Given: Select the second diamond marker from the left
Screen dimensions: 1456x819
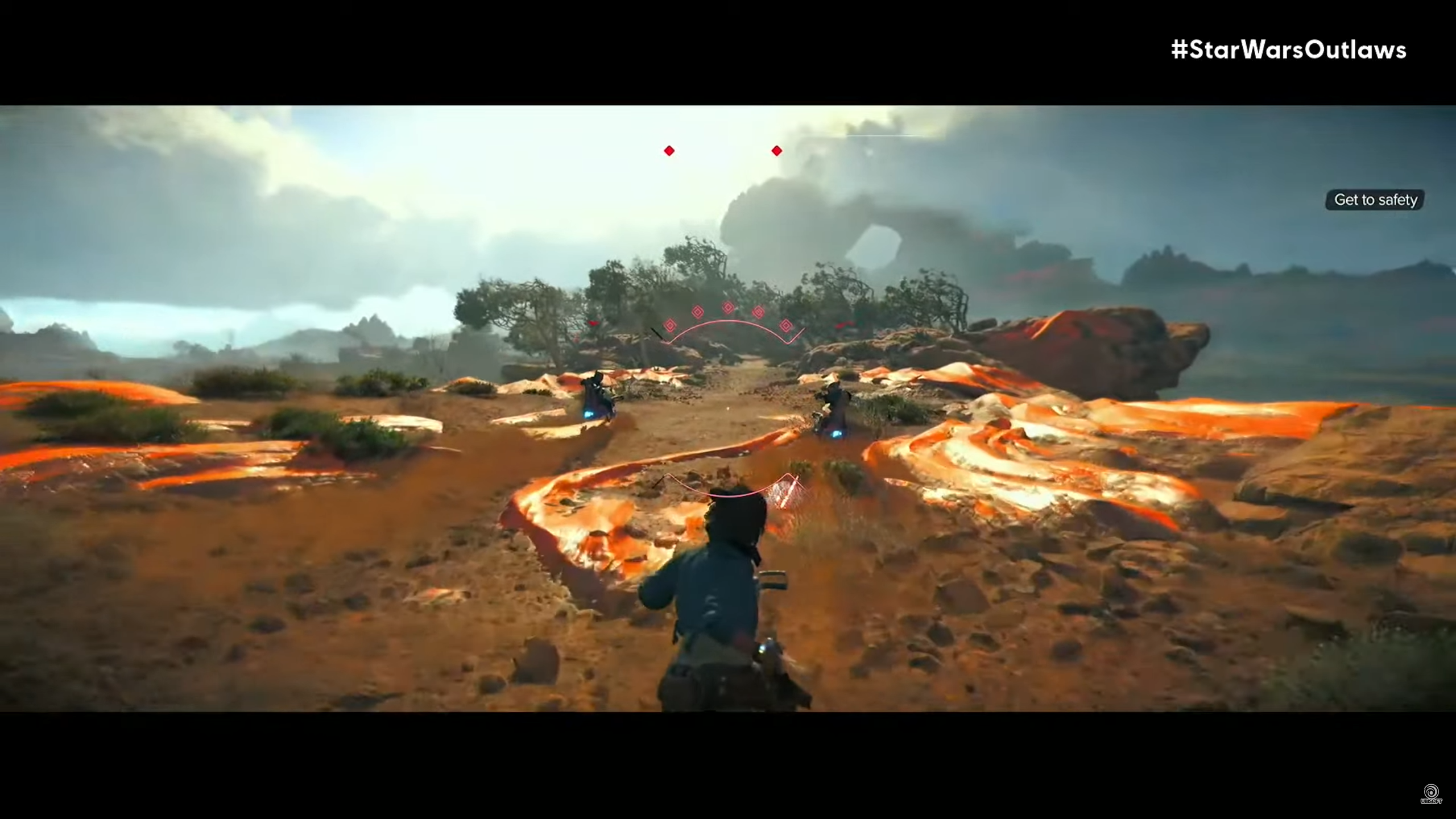Looking at the screenshot, I should pyautogui.click(x=698, y=312).
